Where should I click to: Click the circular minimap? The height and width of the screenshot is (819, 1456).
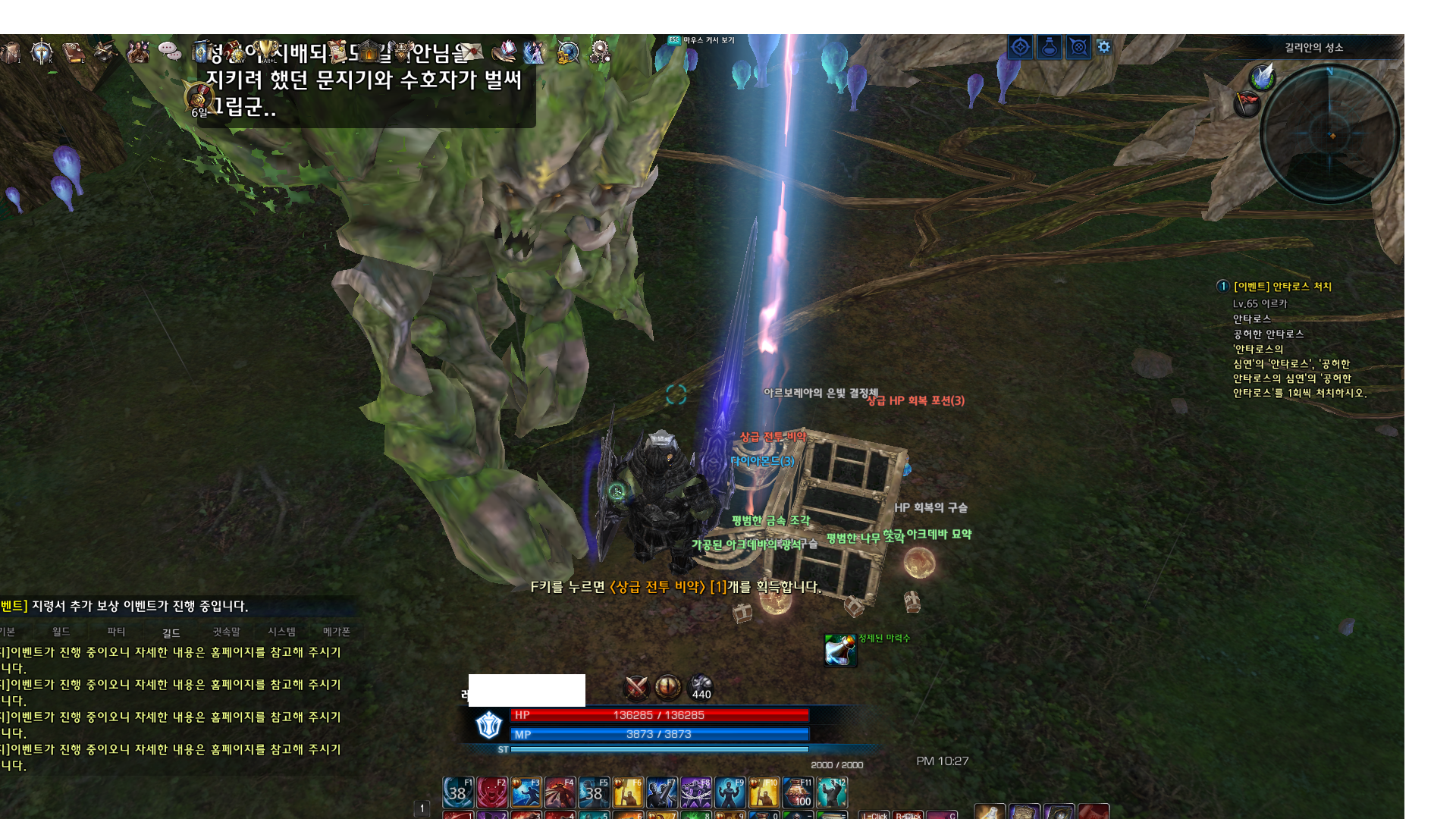tap(1329, 134)
